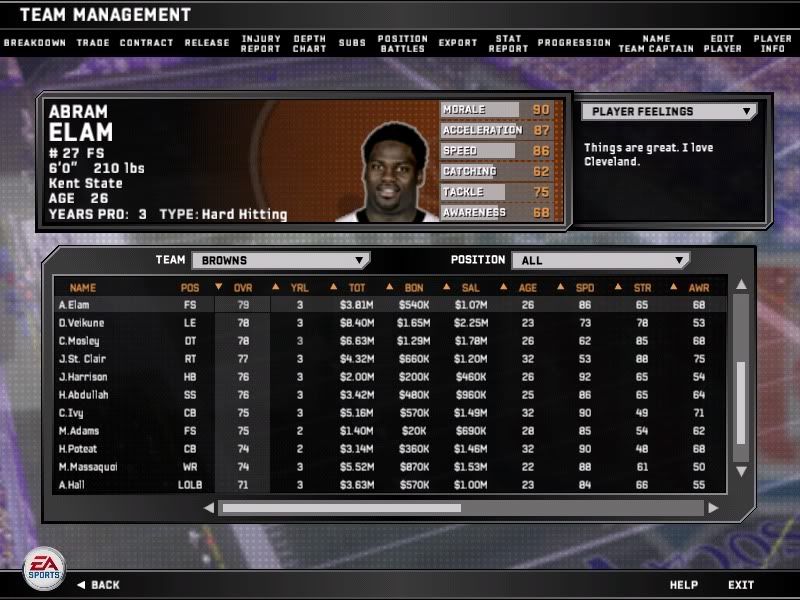The width and height of the screenshot is (800, 600).
Task: Choose Release from the top menu
Action: [x=207, y=43]
